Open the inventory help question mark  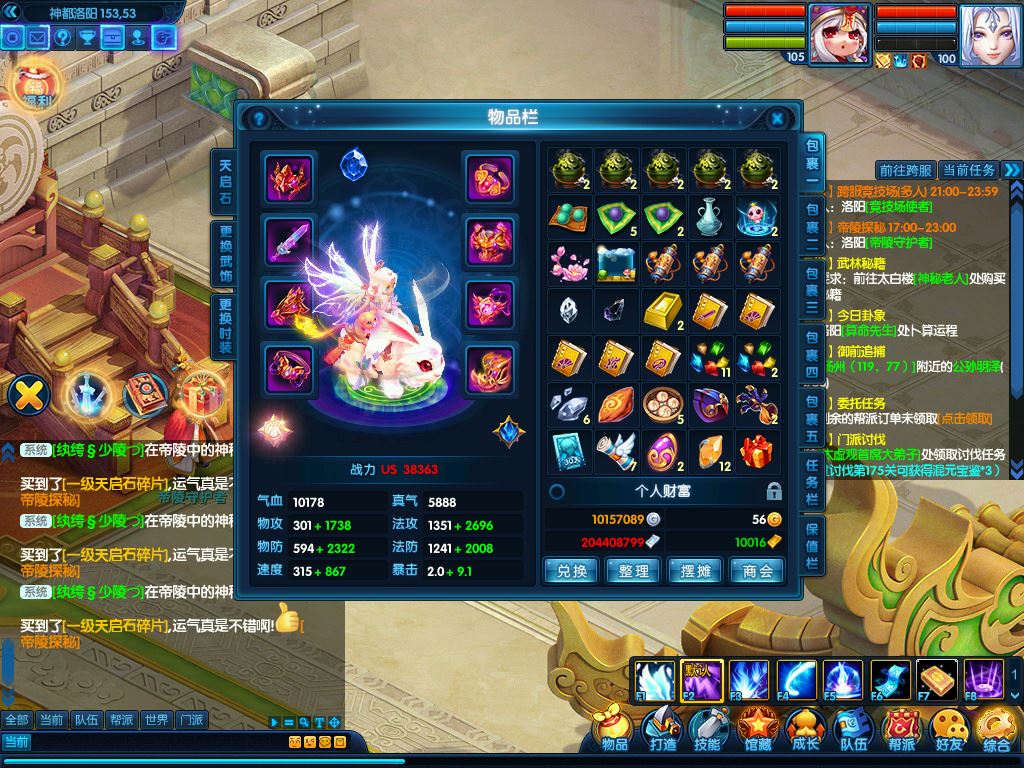(259, 118)
